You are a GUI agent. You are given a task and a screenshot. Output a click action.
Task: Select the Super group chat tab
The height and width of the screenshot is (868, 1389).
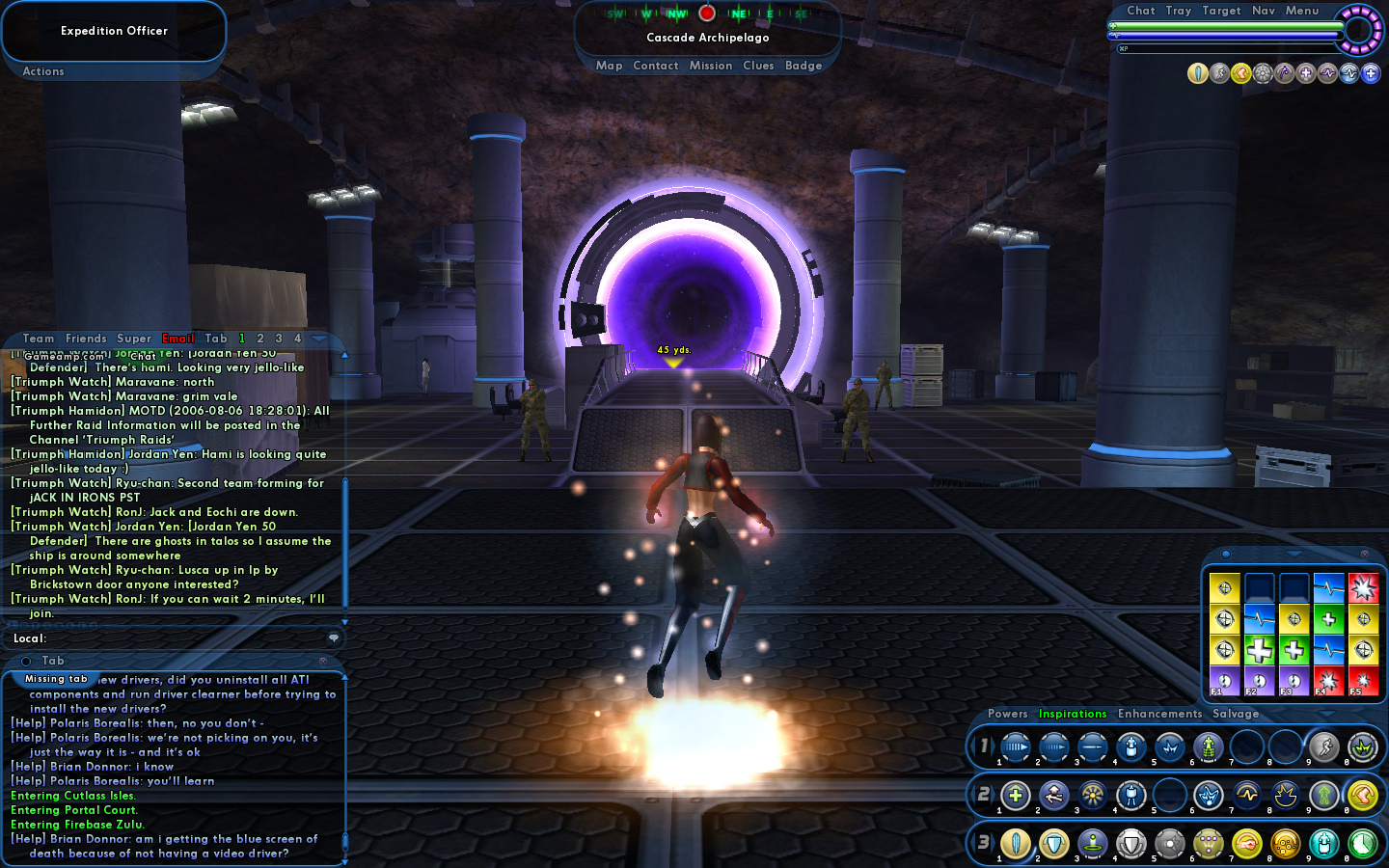(x=134, y=339)
